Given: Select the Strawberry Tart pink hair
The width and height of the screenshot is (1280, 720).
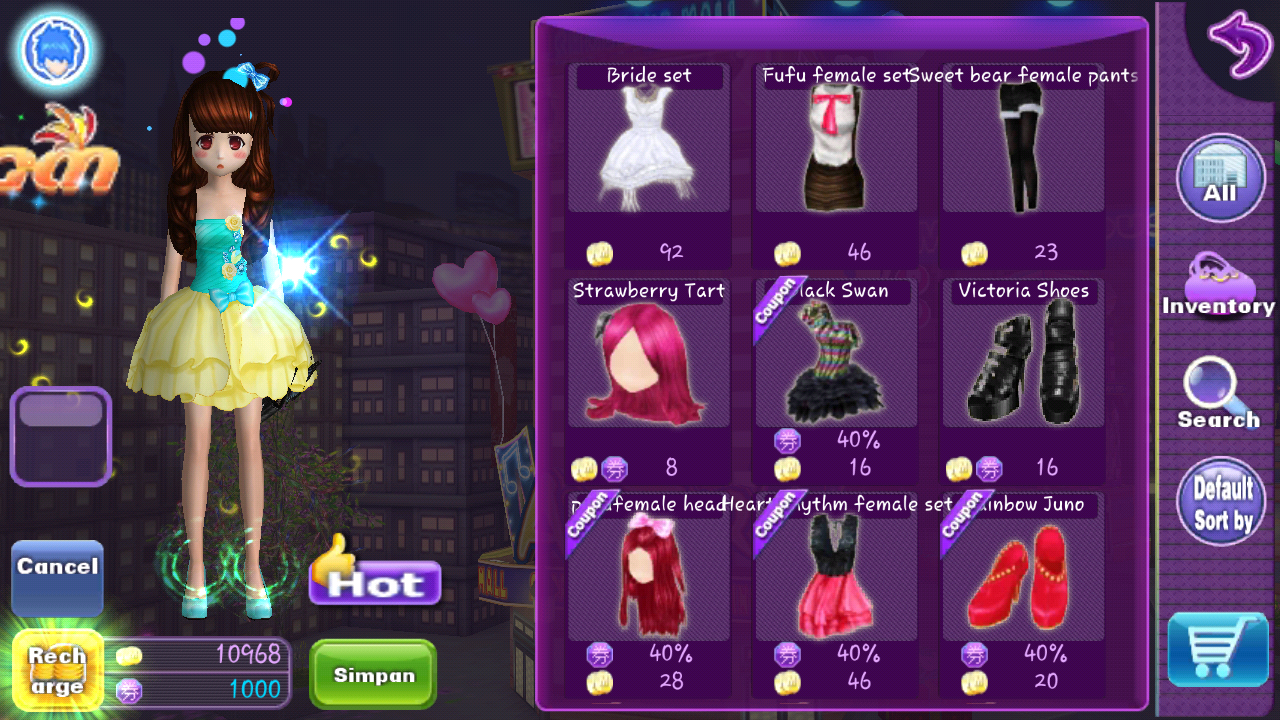Looking at the screenshot, I should pos(648,362).
